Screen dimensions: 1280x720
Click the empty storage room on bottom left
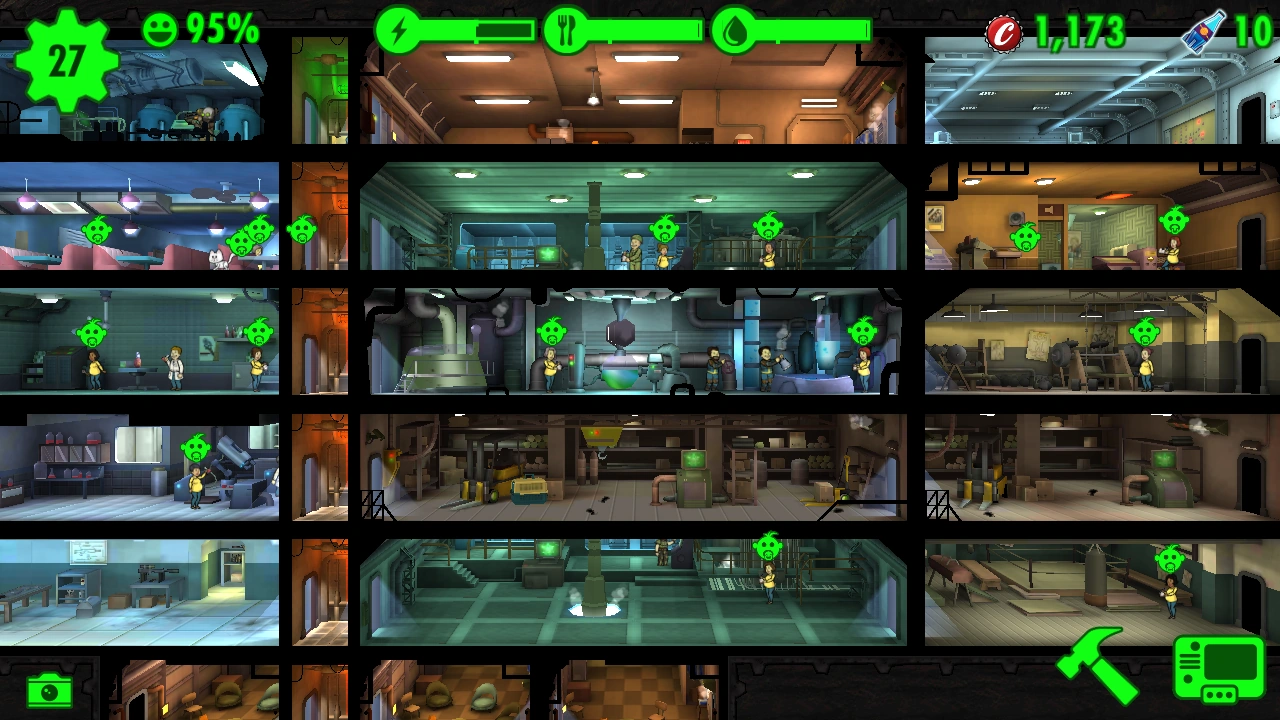pos(140,590)
